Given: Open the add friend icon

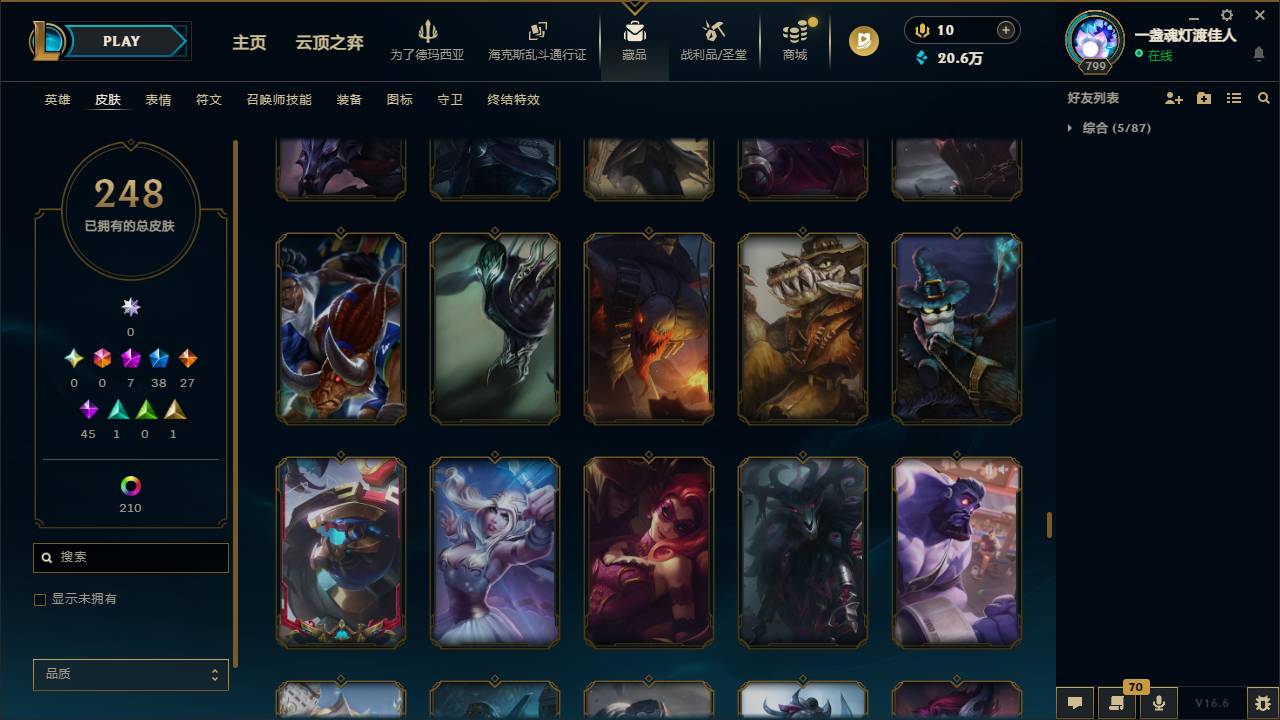Looking at the screenshot, I should pyautogui.click(x=1175, y=97).
